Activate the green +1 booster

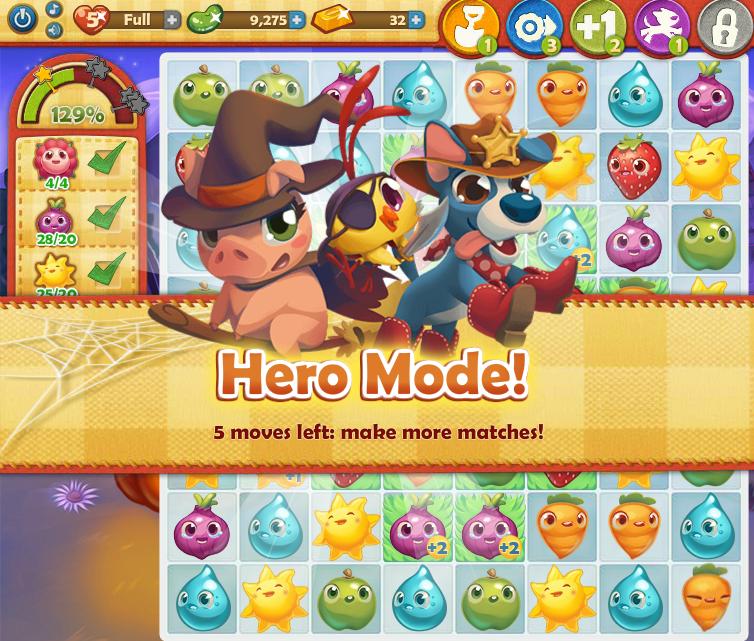click(598, 26)
